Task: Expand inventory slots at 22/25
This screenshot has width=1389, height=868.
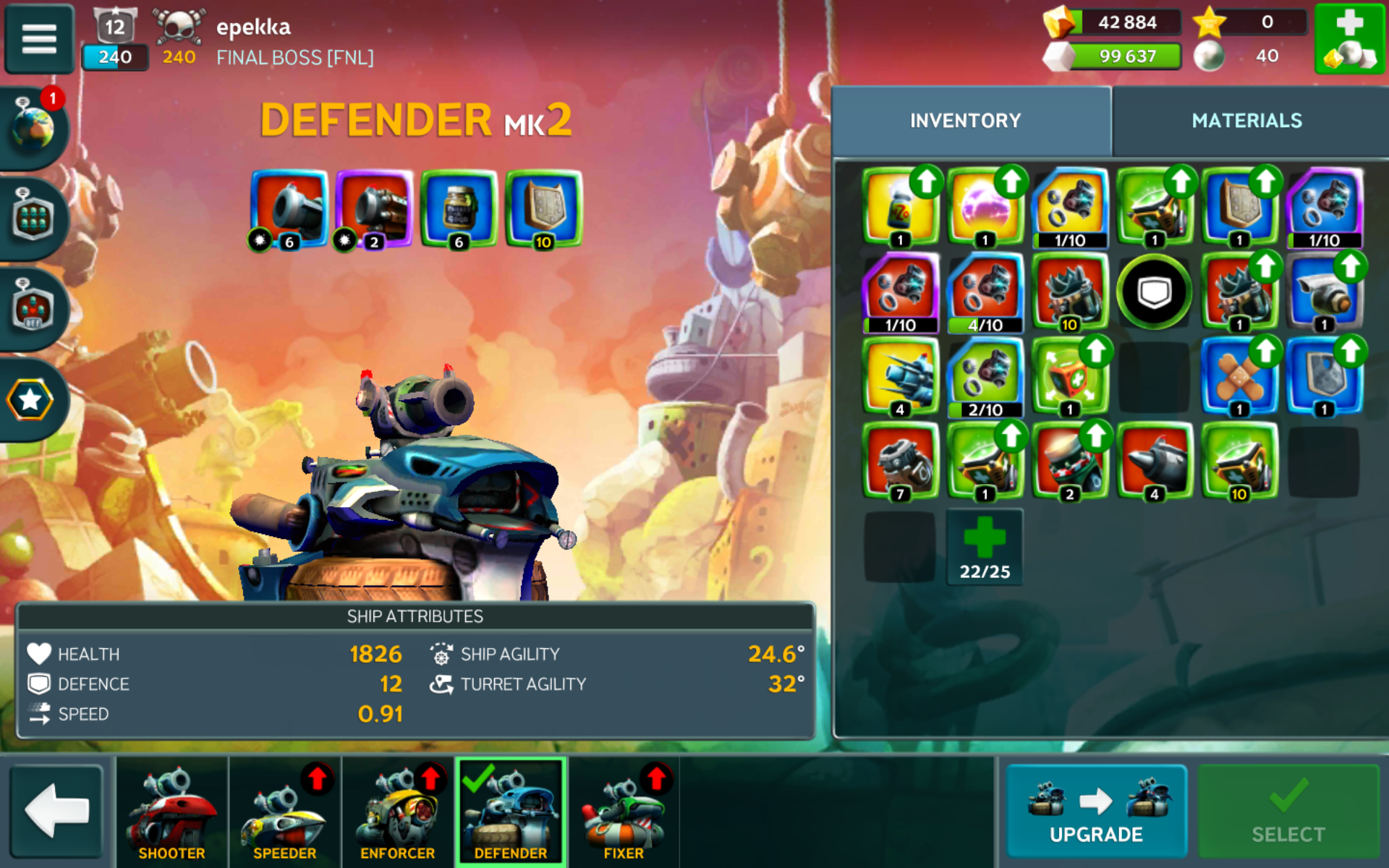Action: tap(985, 548)
